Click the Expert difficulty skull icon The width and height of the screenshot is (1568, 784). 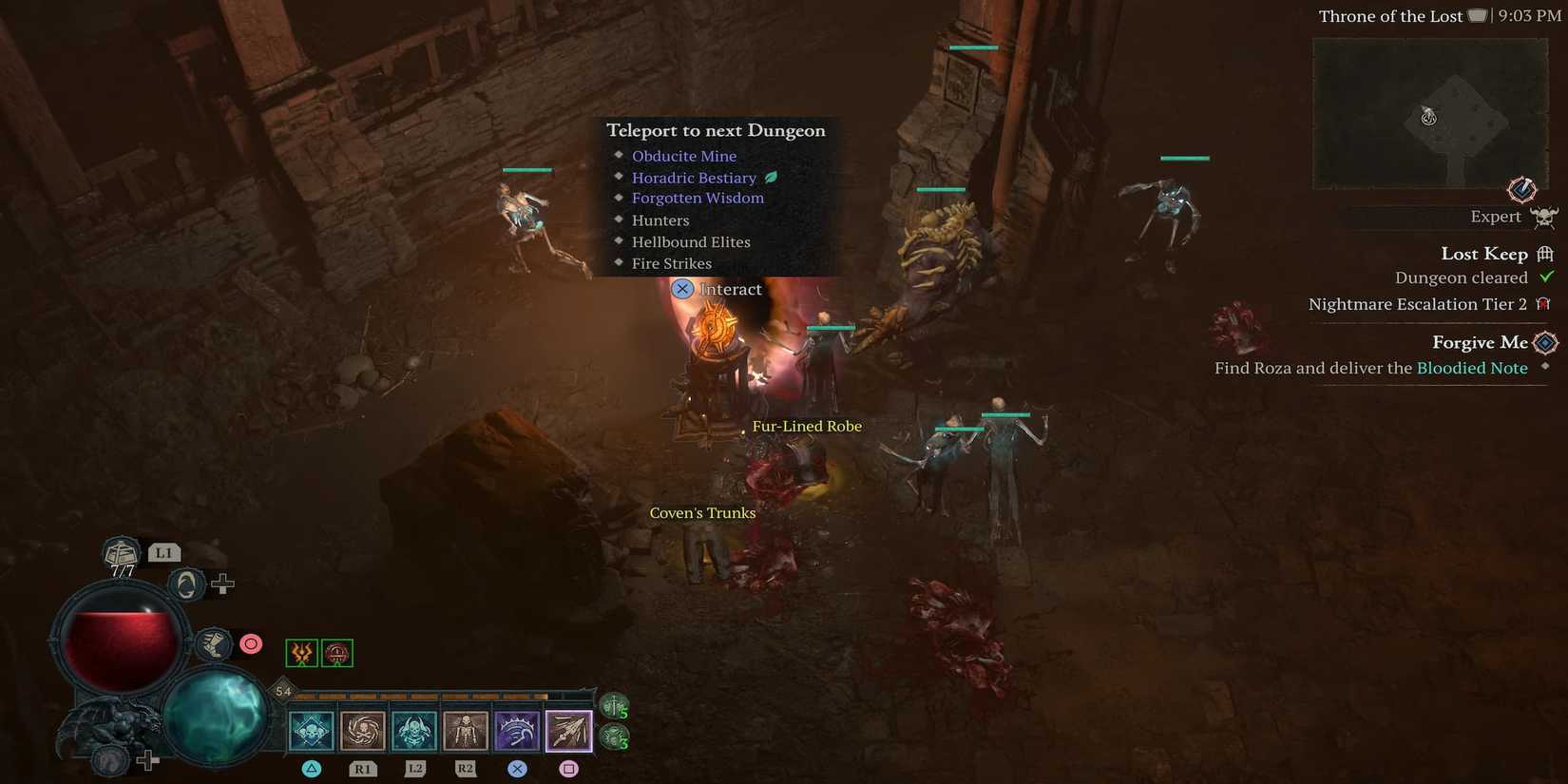point(1545,216)
